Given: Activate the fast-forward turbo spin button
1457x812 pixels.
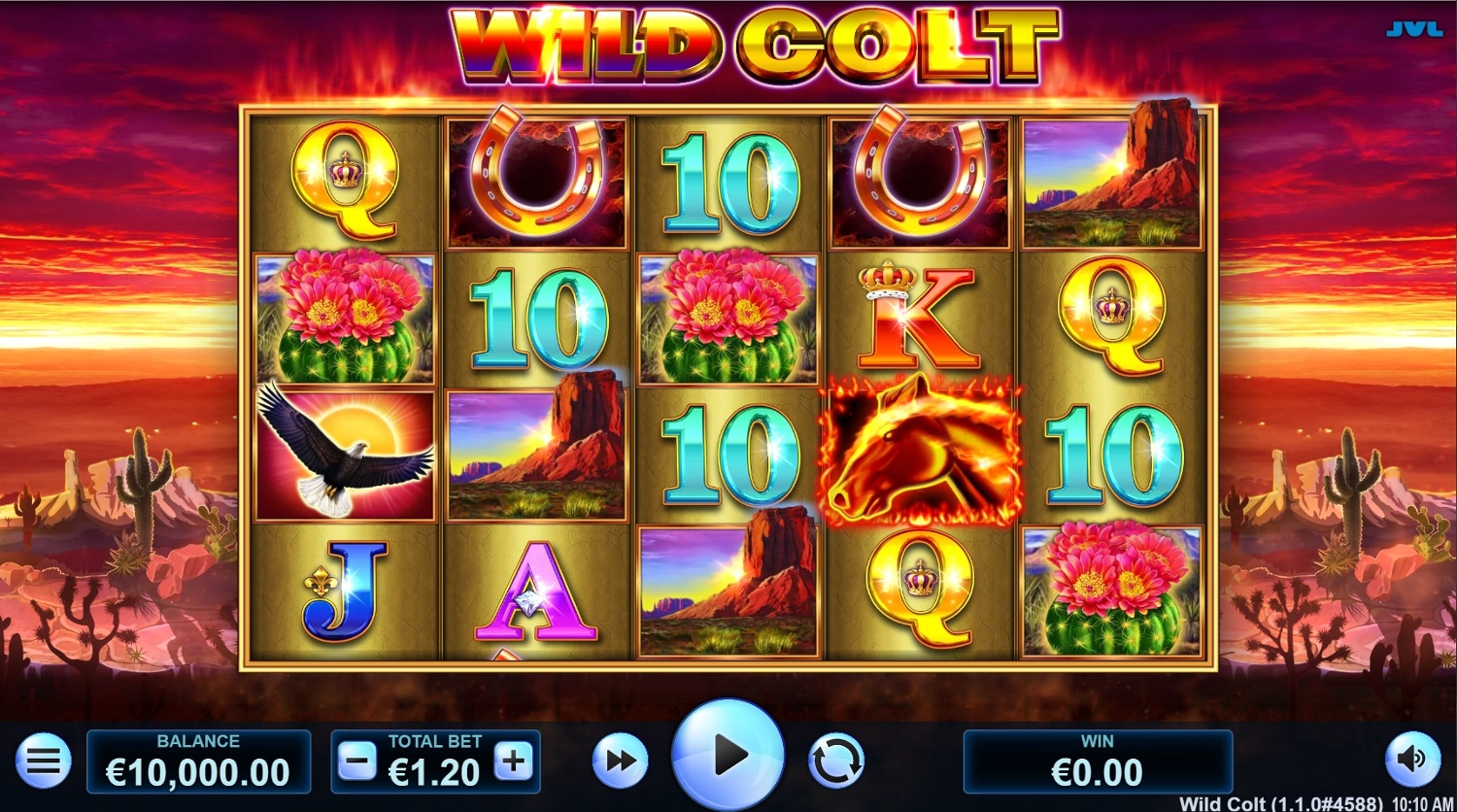Looking at the screenshot, I should (620, 761).
